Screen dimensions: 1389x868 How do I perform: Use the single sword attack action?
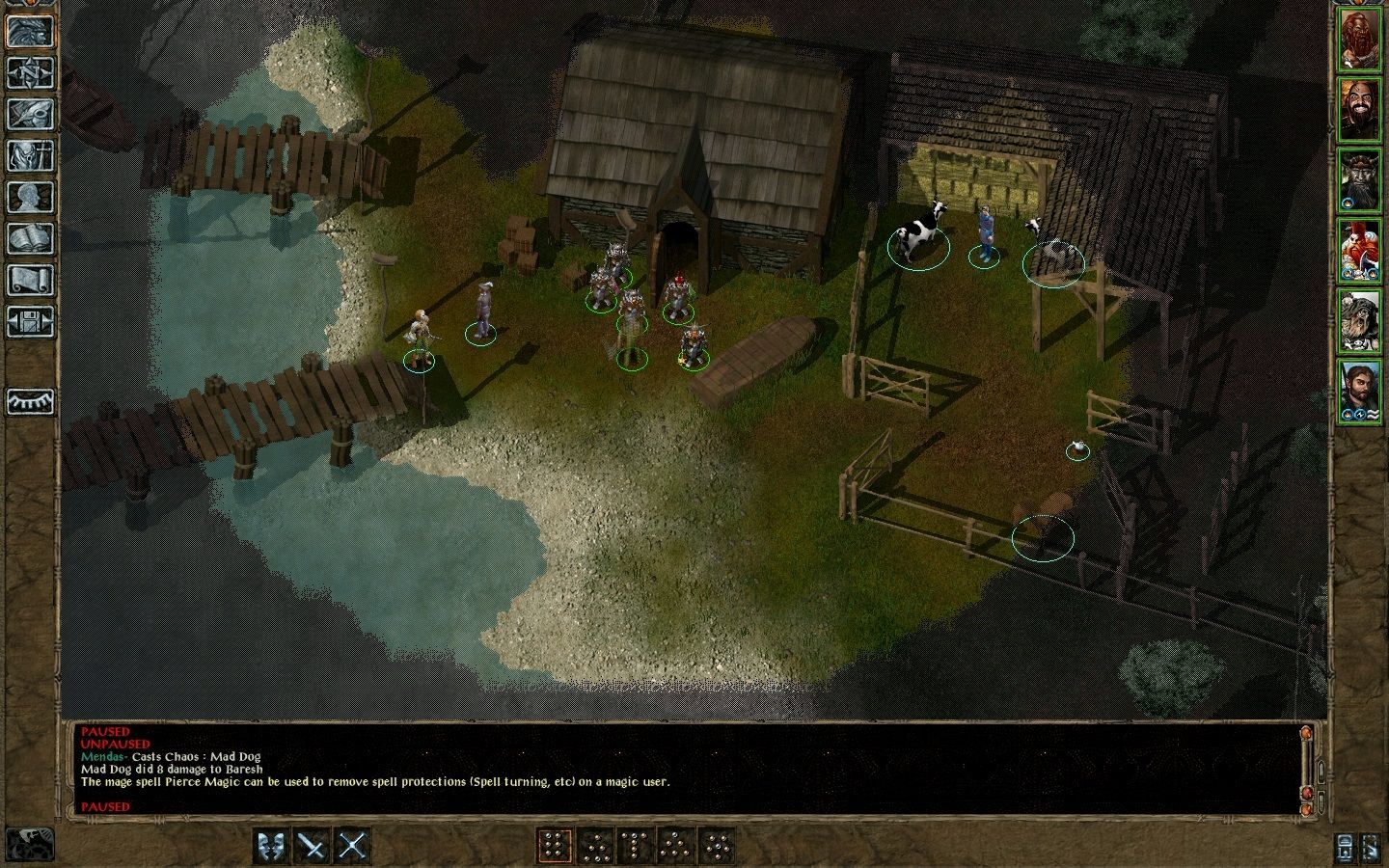312,846
